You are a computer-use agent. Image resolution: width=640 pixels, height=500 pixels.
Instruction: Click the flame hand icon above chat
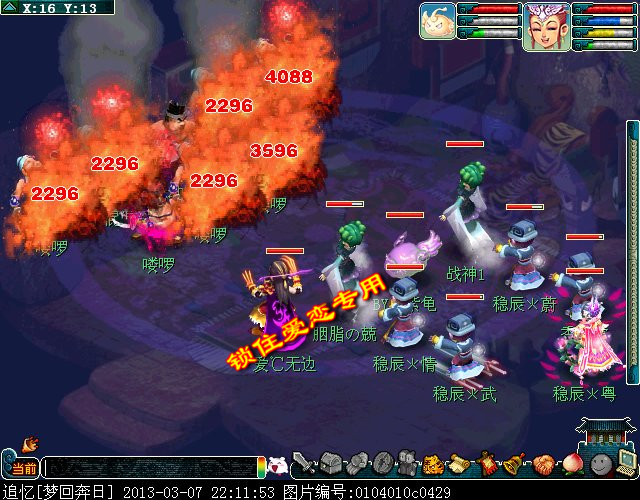point(29,442)
